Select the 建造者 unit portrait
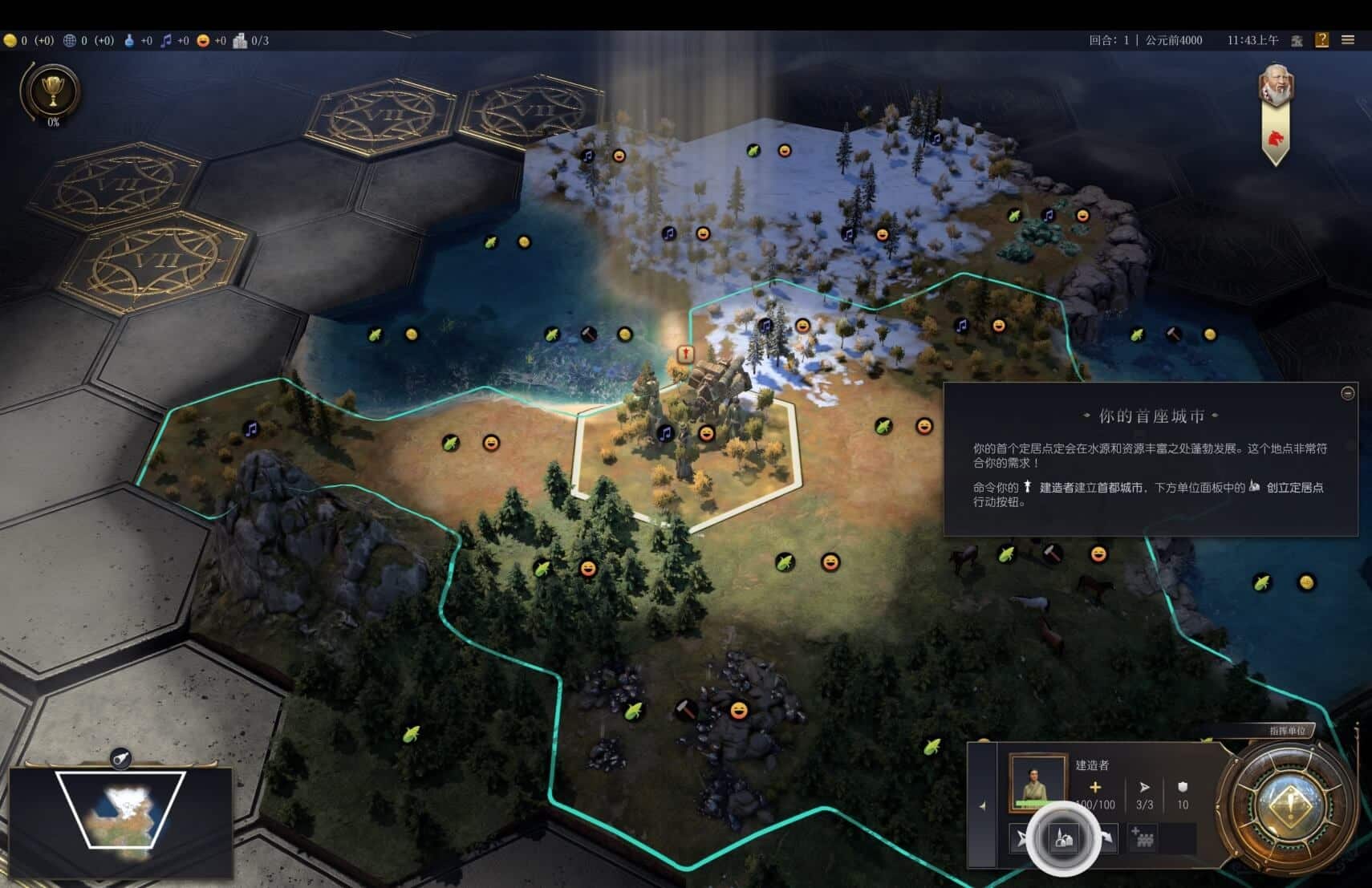This screenshot has width=1372, height=888. (1037, 780)
